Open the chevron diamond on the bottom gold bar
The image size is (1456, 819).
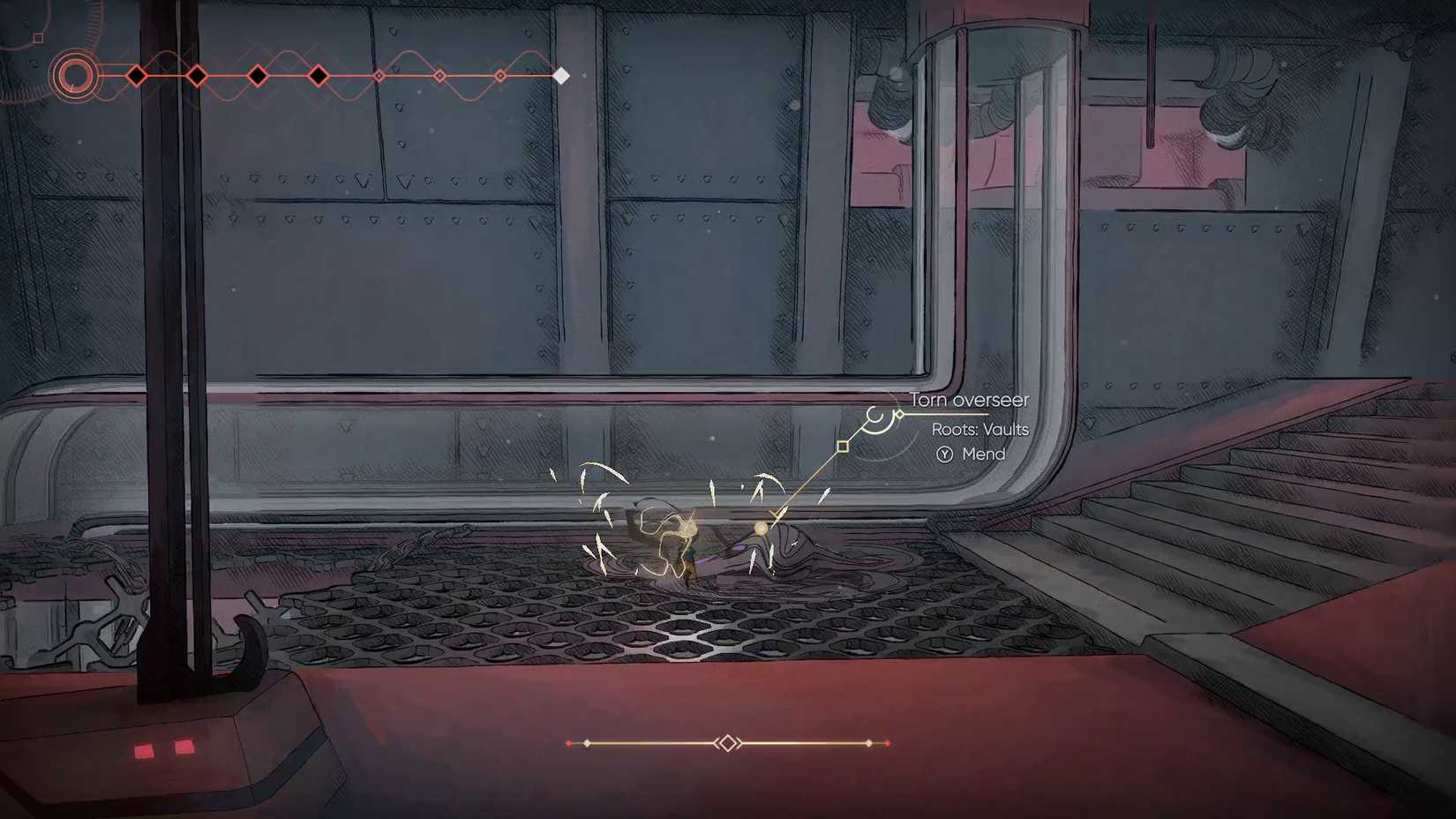tap(728, 743)
